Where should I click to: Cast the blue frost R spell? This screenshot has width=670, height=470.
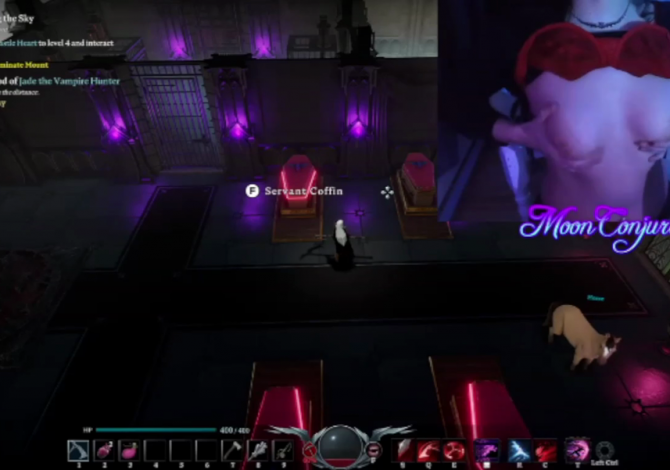(518, 450)
